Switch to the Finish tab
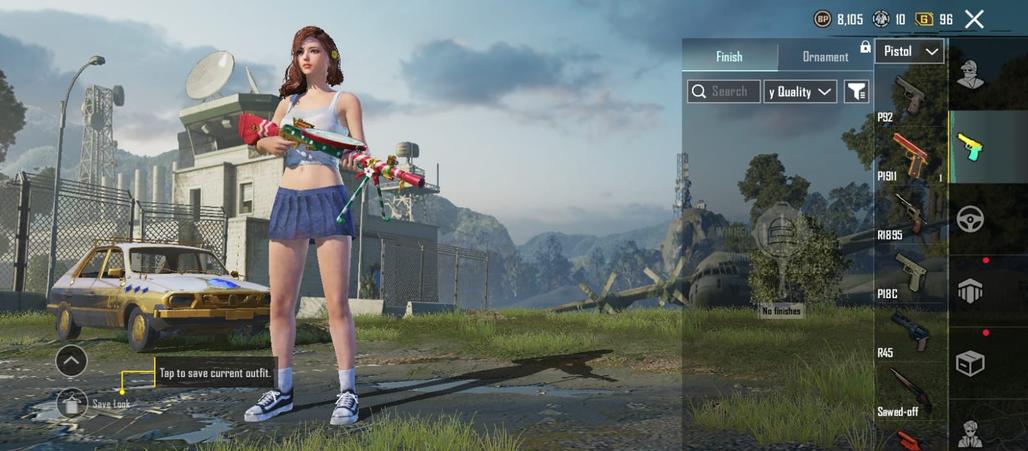The image size is (1028, 451). [729, 57]
